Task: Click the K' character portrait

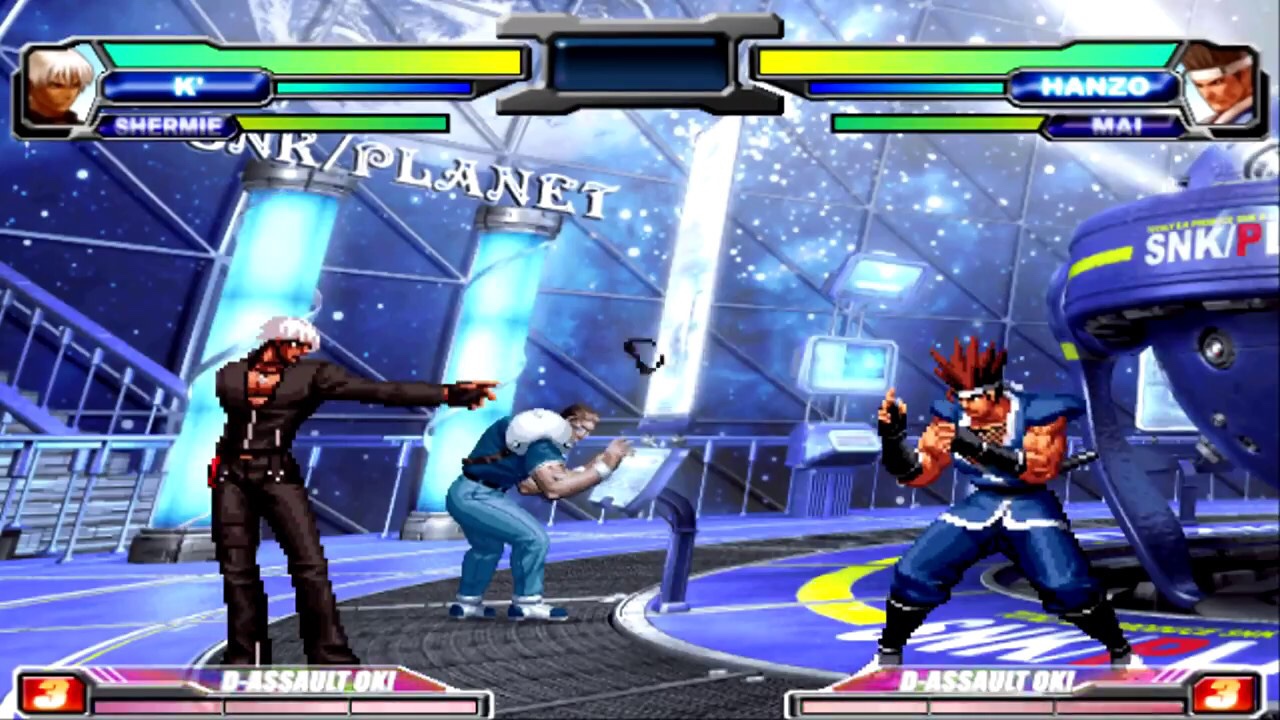Action: click(x=60, y=86)
